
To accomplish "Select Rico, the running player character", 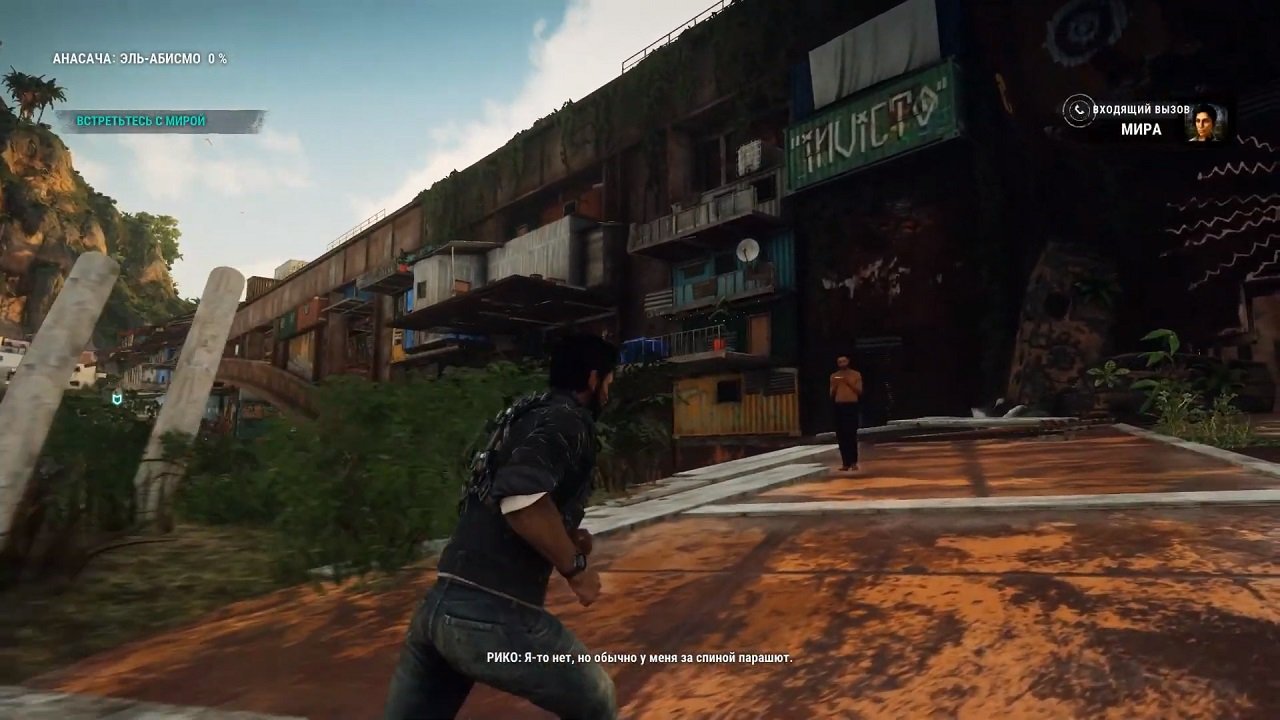I will click(520, 500).
